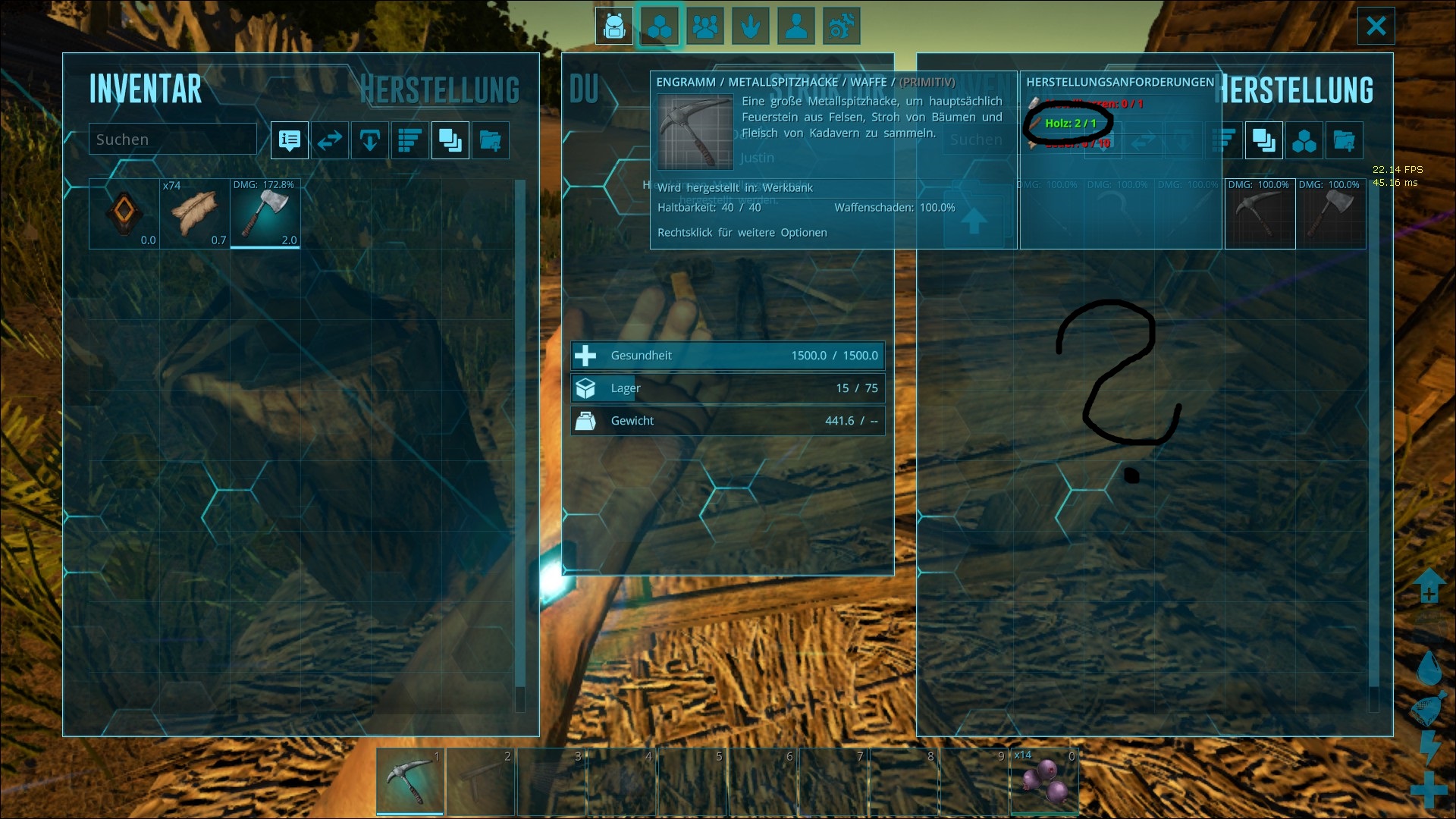Viewport: 1456px width, 819px height.
Task: Select the dino footprint icon
Action: pyautogui.click(x=751, y=26)
